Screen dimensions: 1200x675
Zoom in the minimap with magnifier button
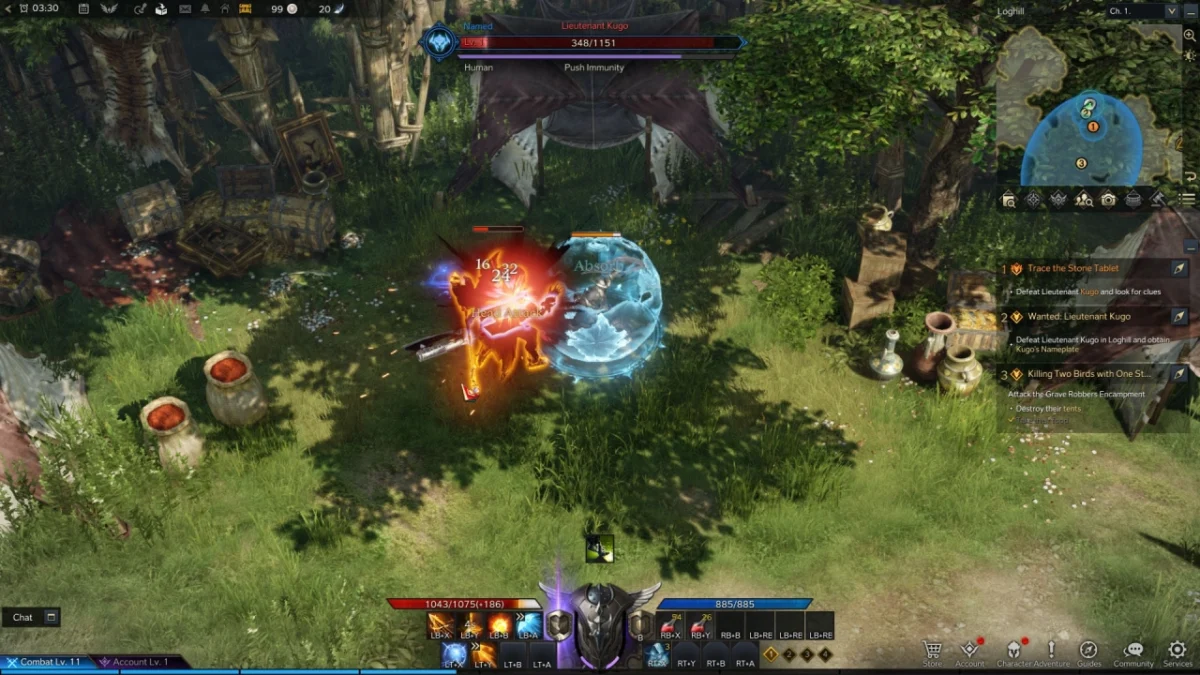1188,35
